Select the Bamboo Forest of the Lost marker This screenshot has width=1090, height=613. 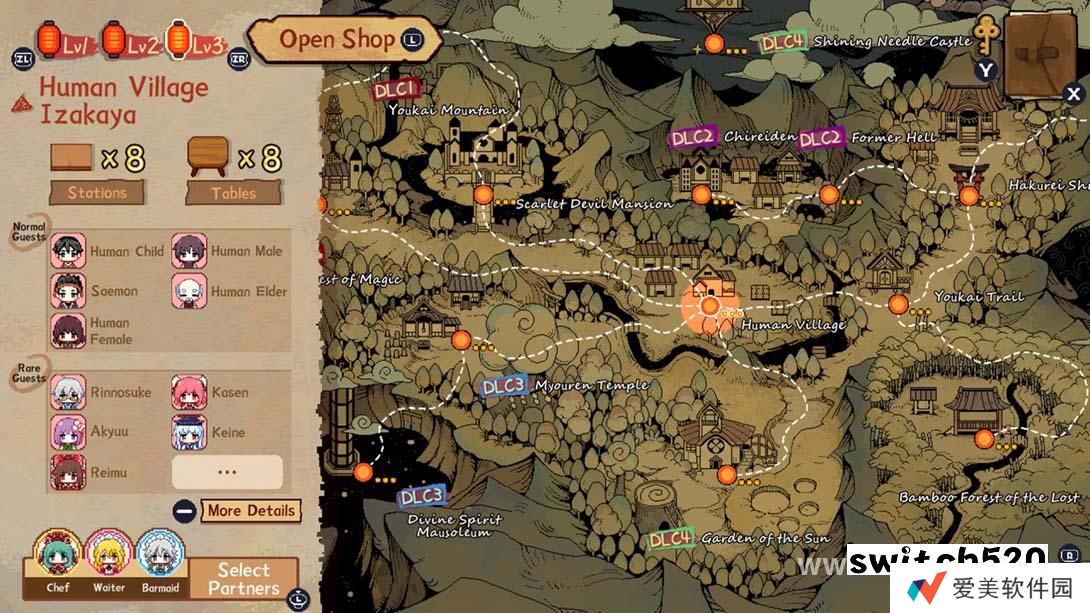click(984, 439)
